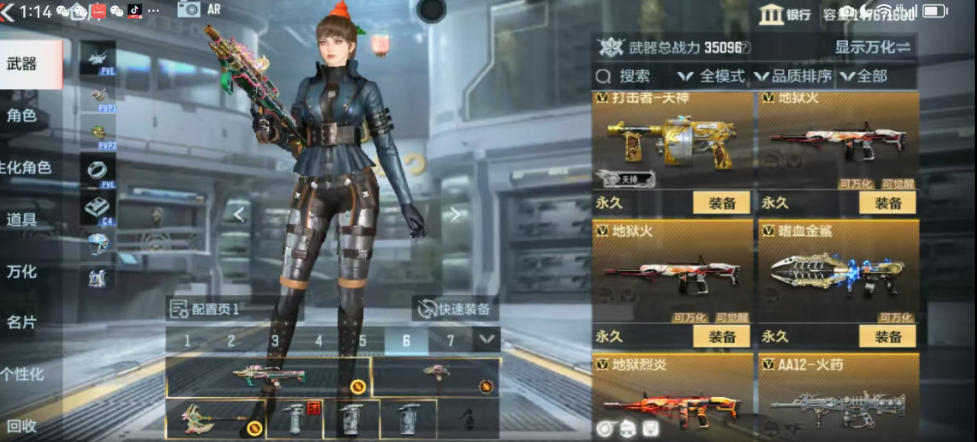Open the 回收 (Recycle) tab

22,426
